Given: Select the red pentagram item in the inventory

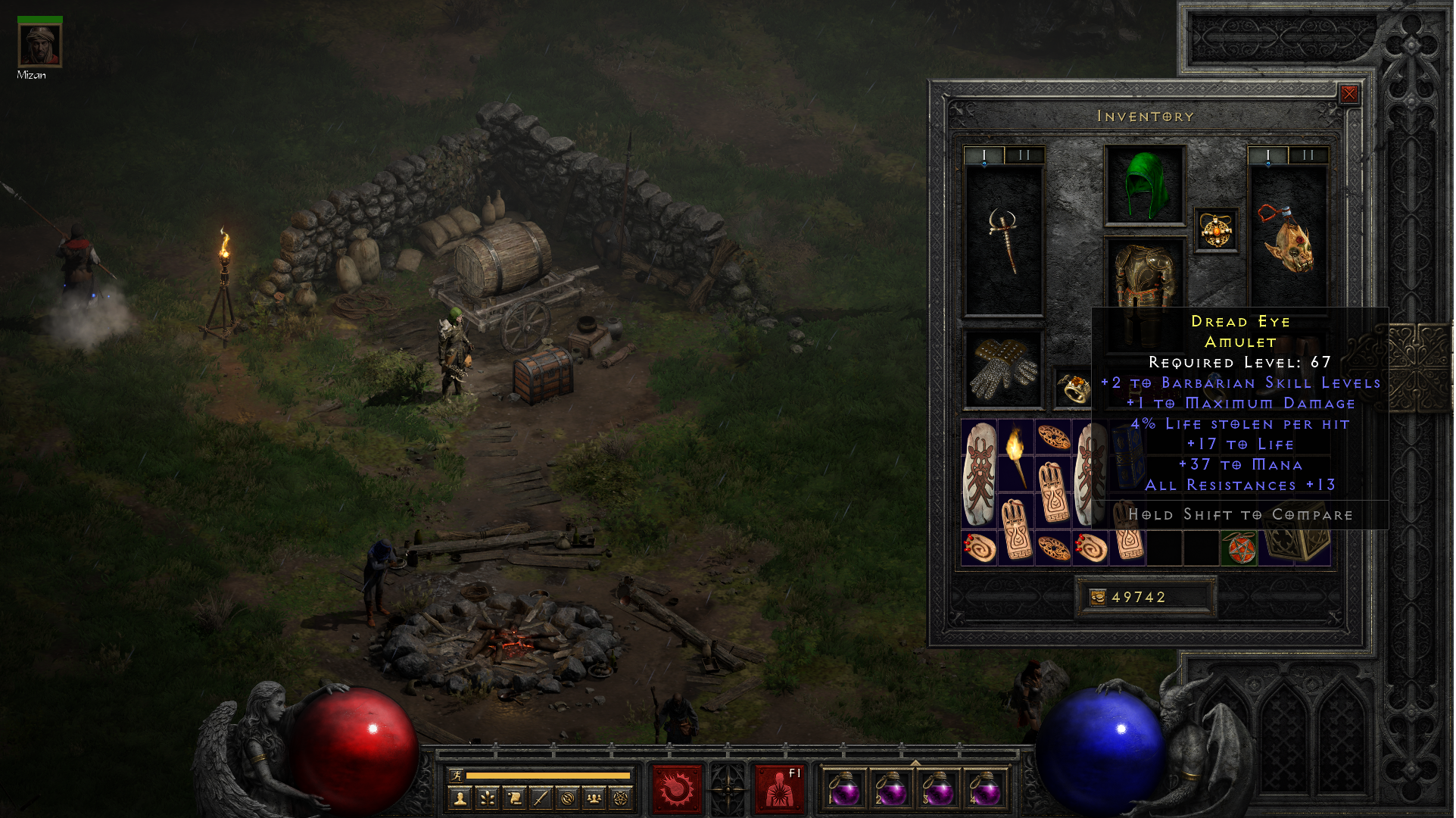Looking at the screenshot, I should pos(1239,548).
